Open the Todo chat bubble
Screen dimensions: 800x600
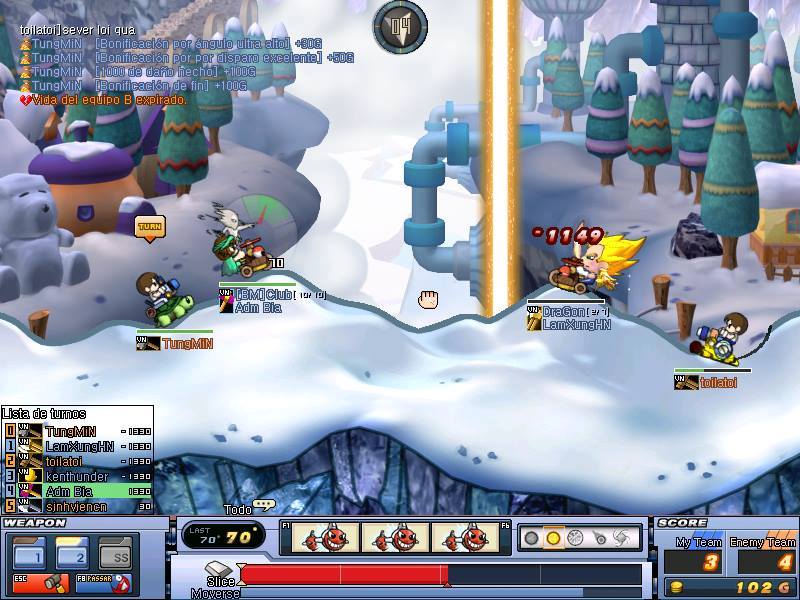click(x=264, y=506)
